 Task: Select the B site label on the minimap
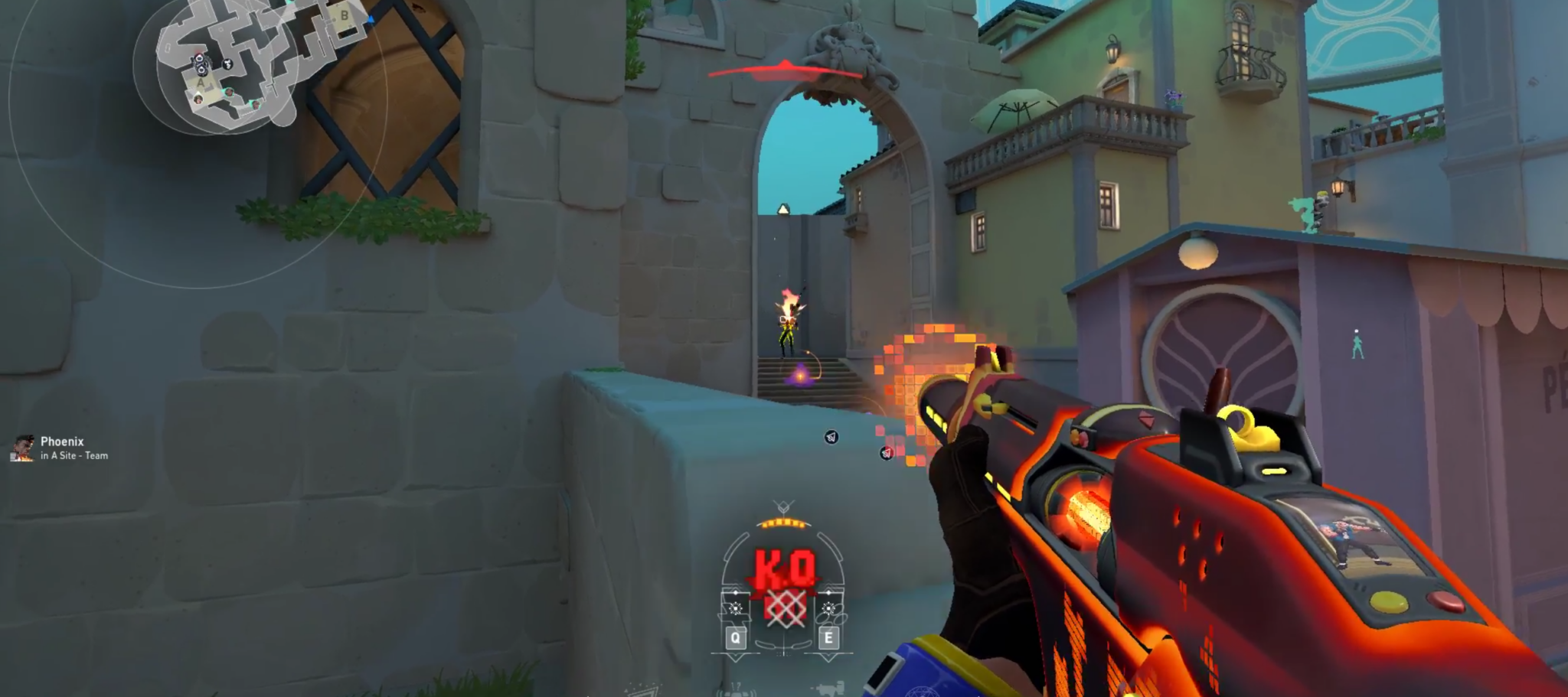tap(344, 15)
